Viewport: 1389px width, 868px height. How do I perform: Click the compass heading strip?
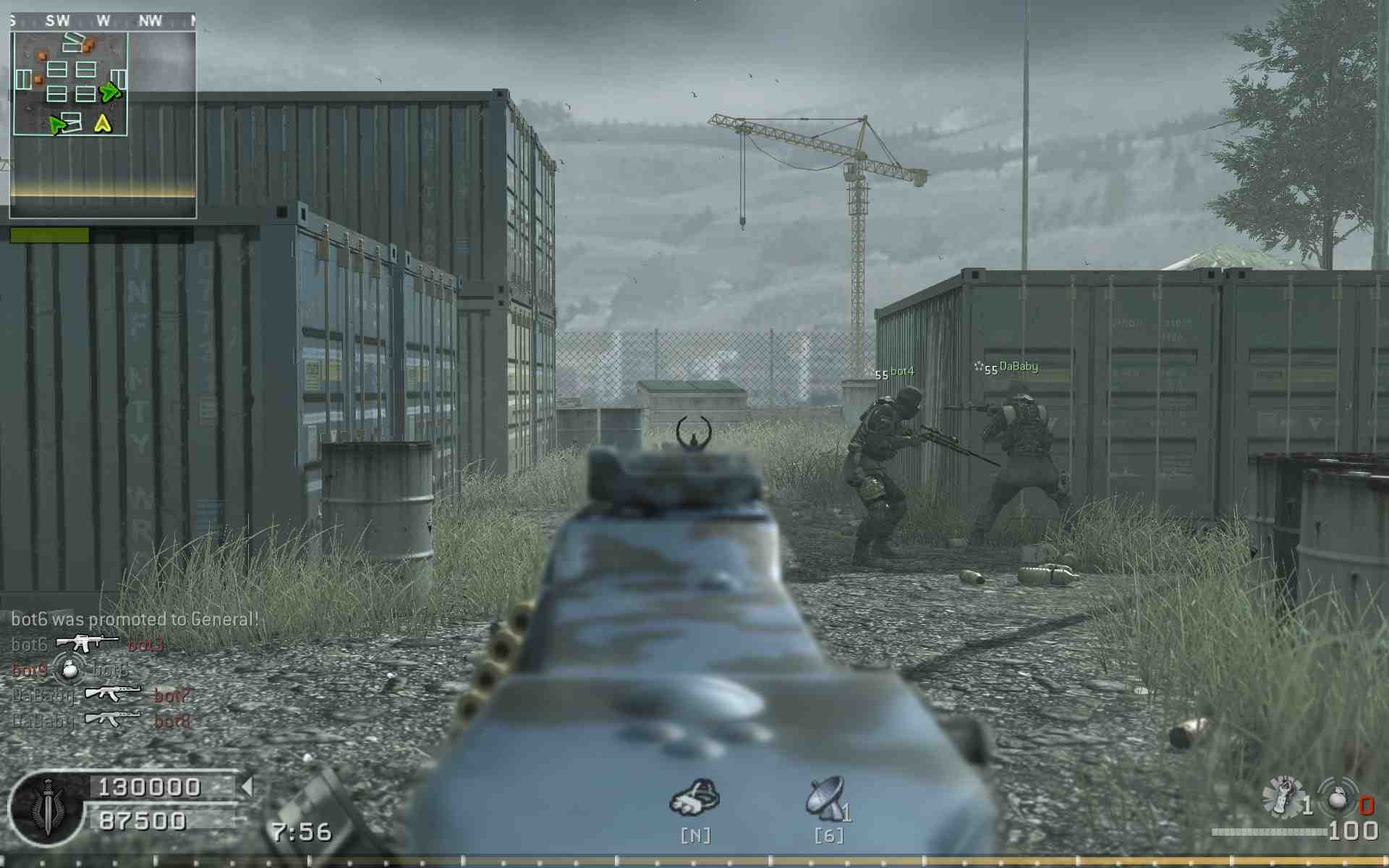[103, 21]
